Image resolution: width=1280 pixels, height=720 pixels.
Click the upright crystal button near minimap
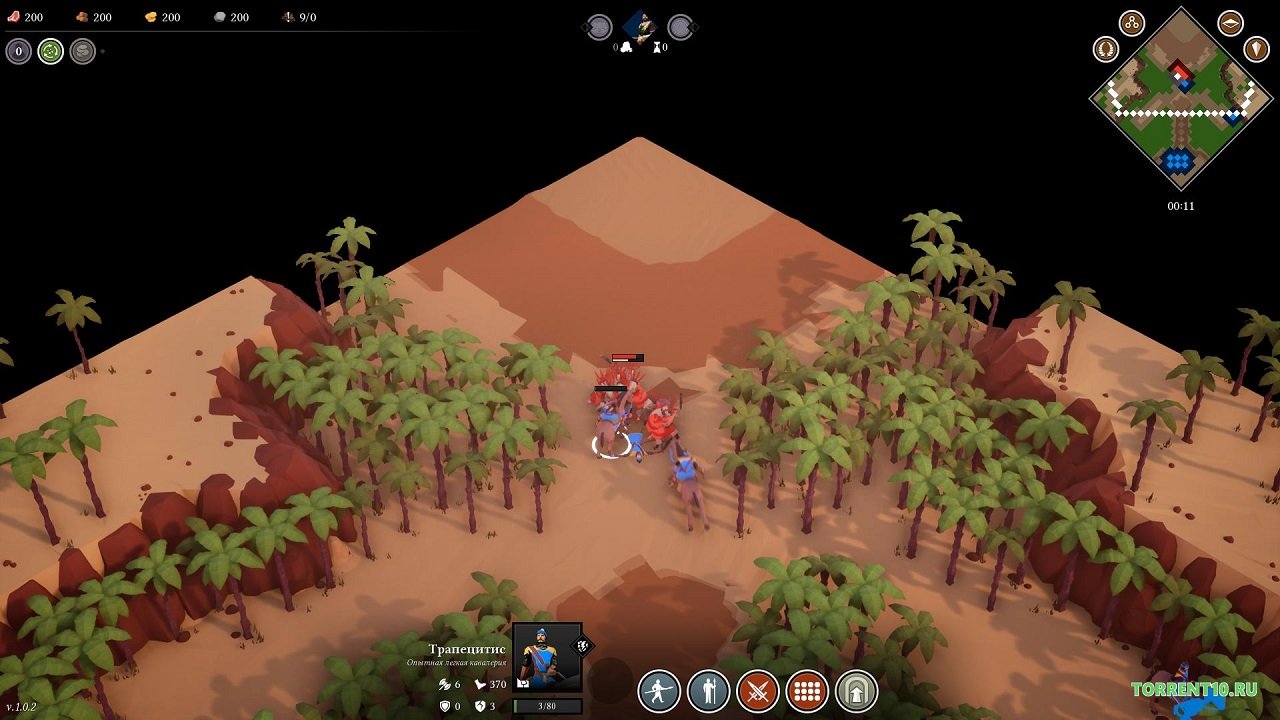1256,48
